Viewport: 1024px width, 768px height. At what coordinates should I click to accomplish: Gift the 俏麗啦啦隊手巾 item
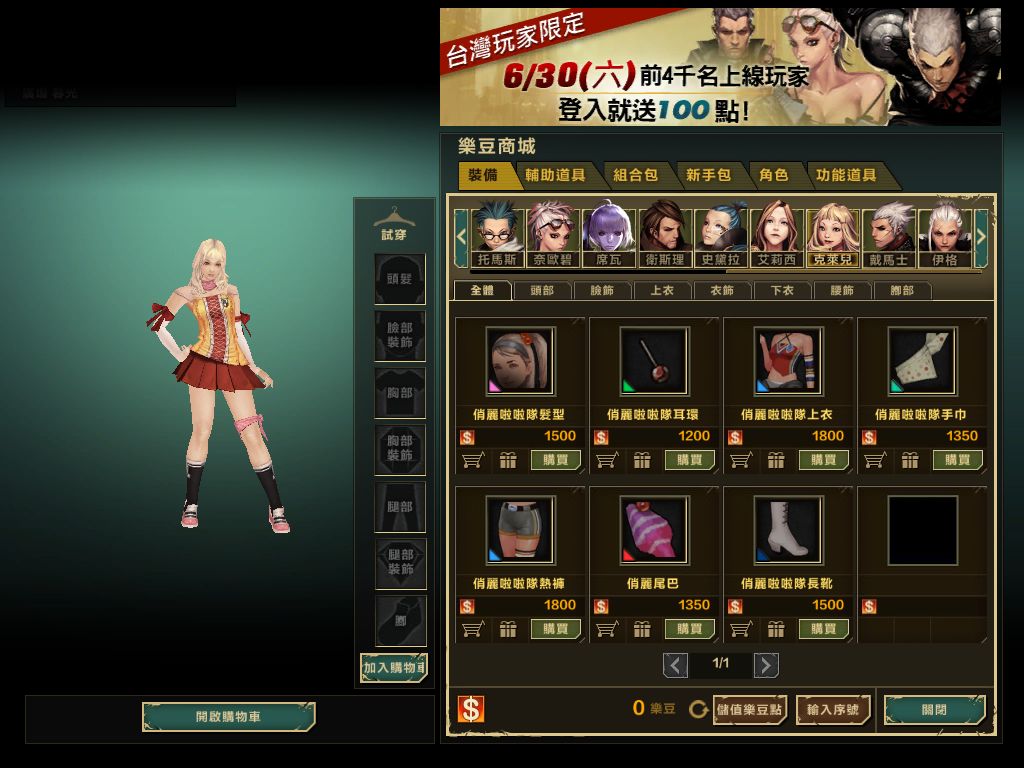coord(910,460)
